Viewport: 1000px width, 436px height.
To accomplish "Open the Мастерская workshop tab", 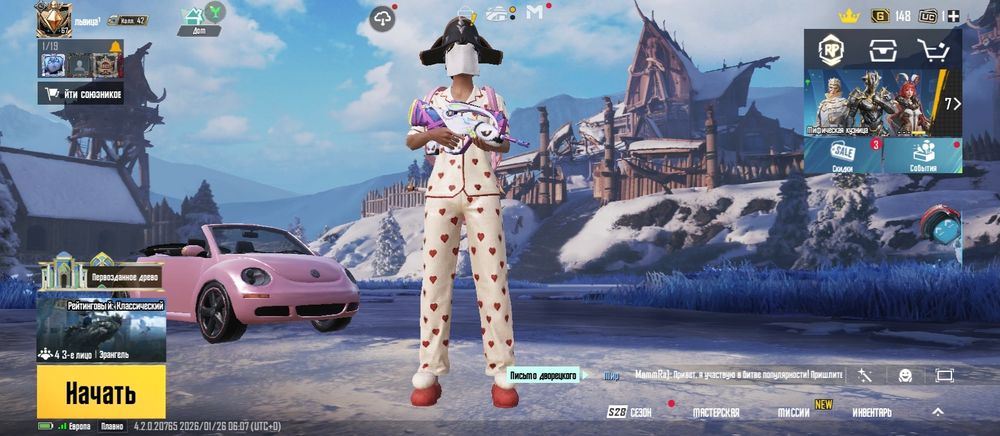I will pos(716,412).
